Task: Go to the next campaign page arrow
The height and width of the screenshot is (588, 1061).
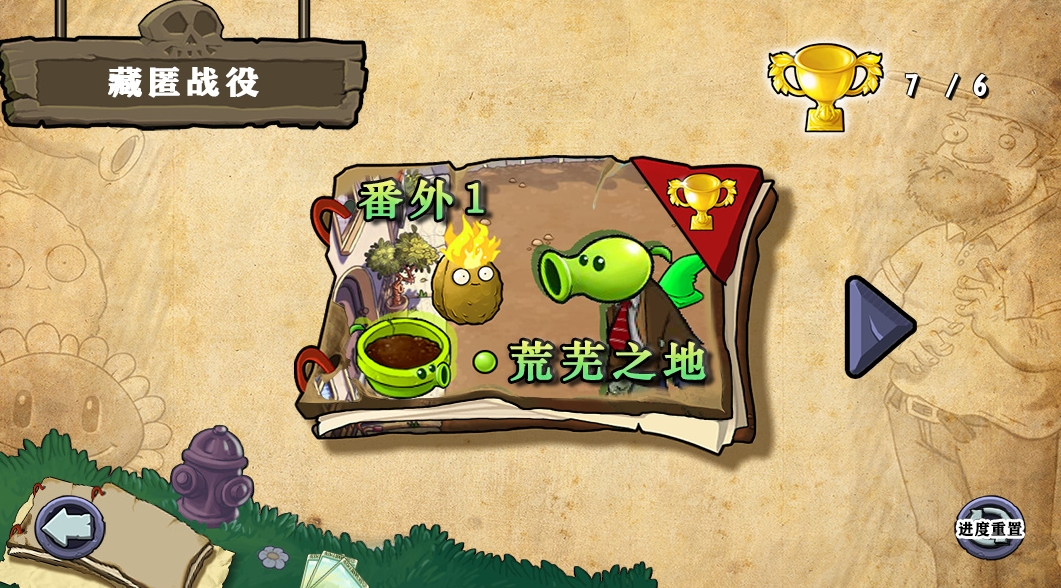Action: tap(877, 326)
